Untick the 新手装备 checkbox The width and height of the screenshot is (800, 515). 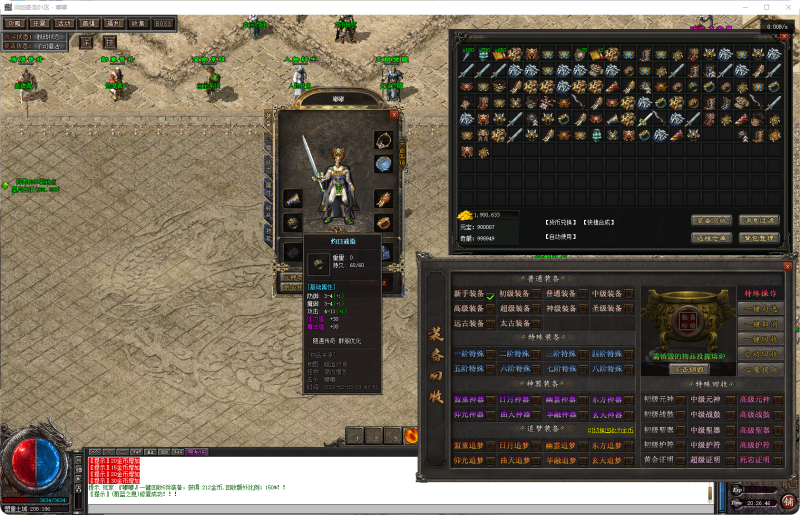(490, 295)
